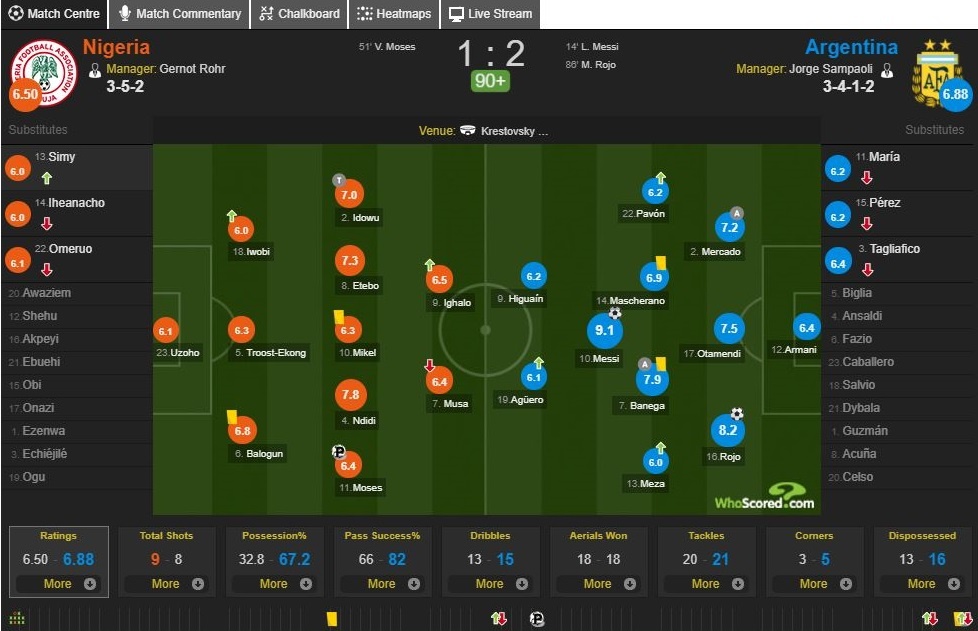This screenshot has width=978, height=631.
Task: Select the Match Centre tab
Action: click(x=55, y=14)
